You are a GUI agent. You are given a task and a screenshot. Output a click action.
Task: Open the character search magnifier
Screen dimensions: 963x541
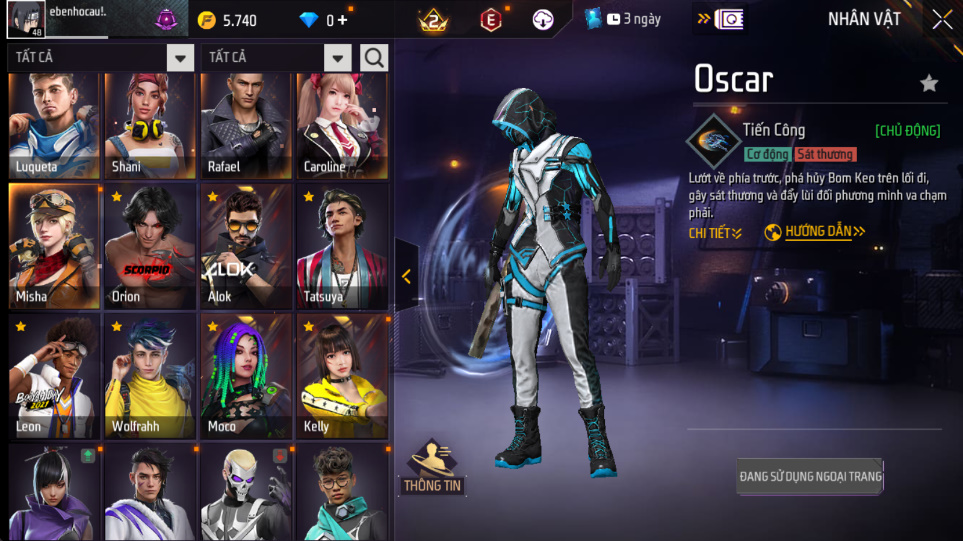[374, 58]
